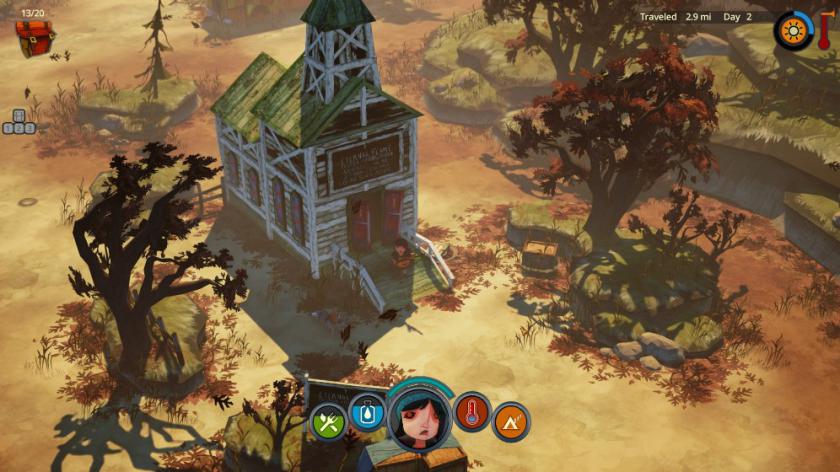
Task: Click the sun day-cycle clock
Action: pyautogui.click(x=794, y=30)
